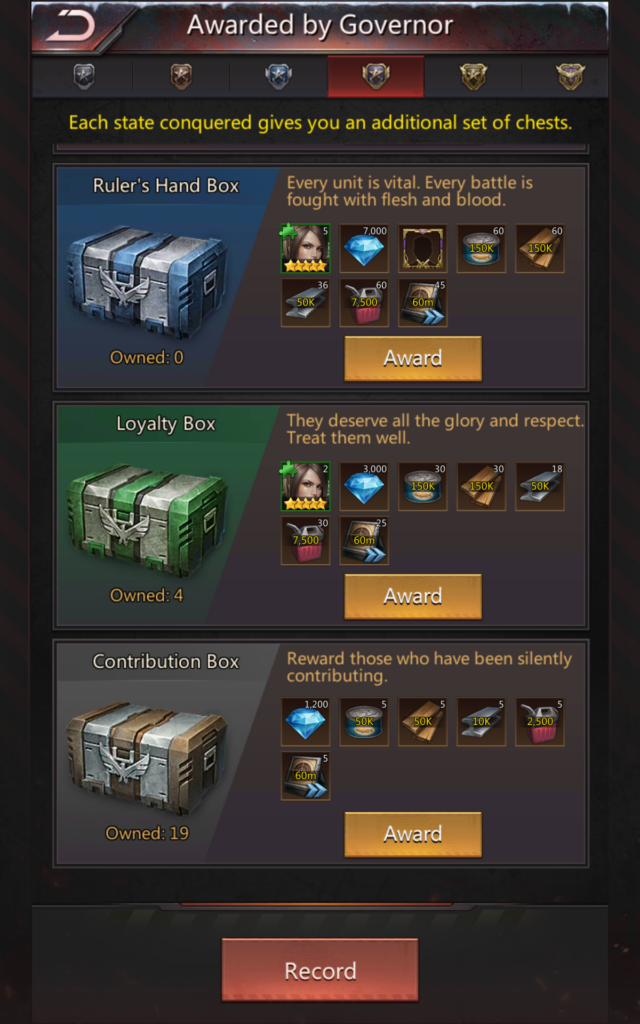Award the Ruler's Hand Box
Image resolution: width=640 pixels, height=1024 pixels.
click(413, 358)
